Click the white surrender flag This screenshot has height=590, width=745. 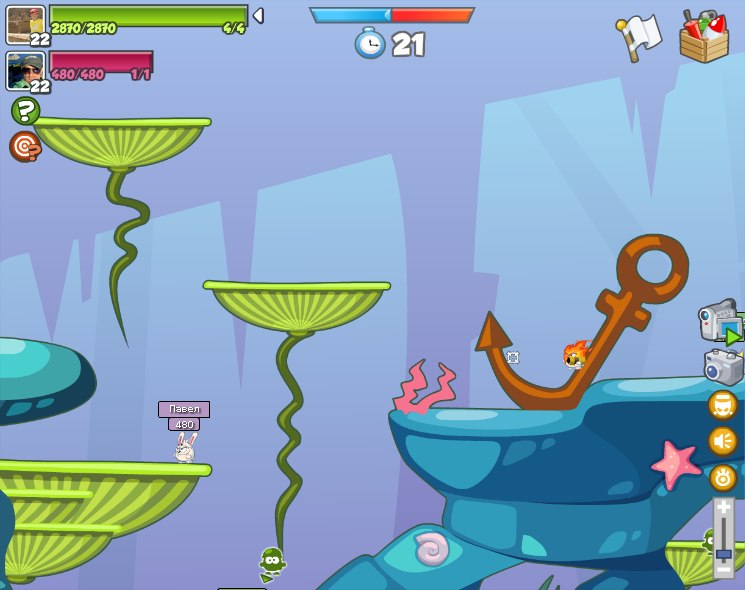tap(639, 37)
